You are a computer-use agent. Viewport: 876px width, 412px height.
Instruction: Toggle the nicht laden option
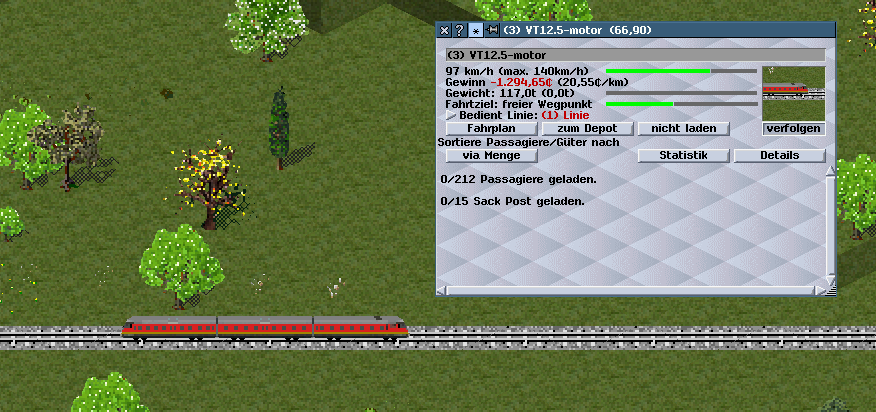point(684,129)
